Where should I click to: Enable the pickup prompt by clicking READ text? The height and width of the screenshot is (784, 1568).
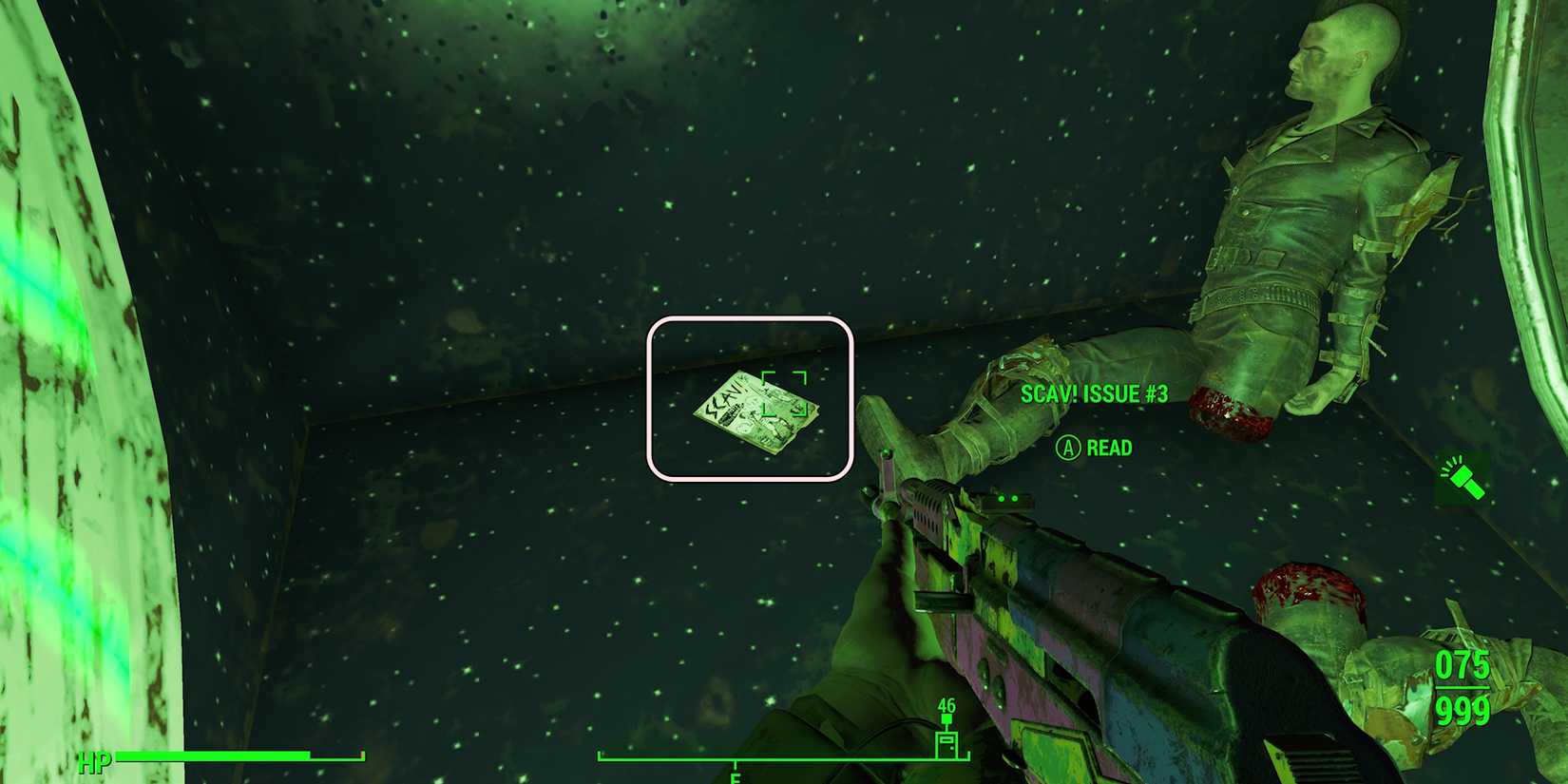[1107, 448]
